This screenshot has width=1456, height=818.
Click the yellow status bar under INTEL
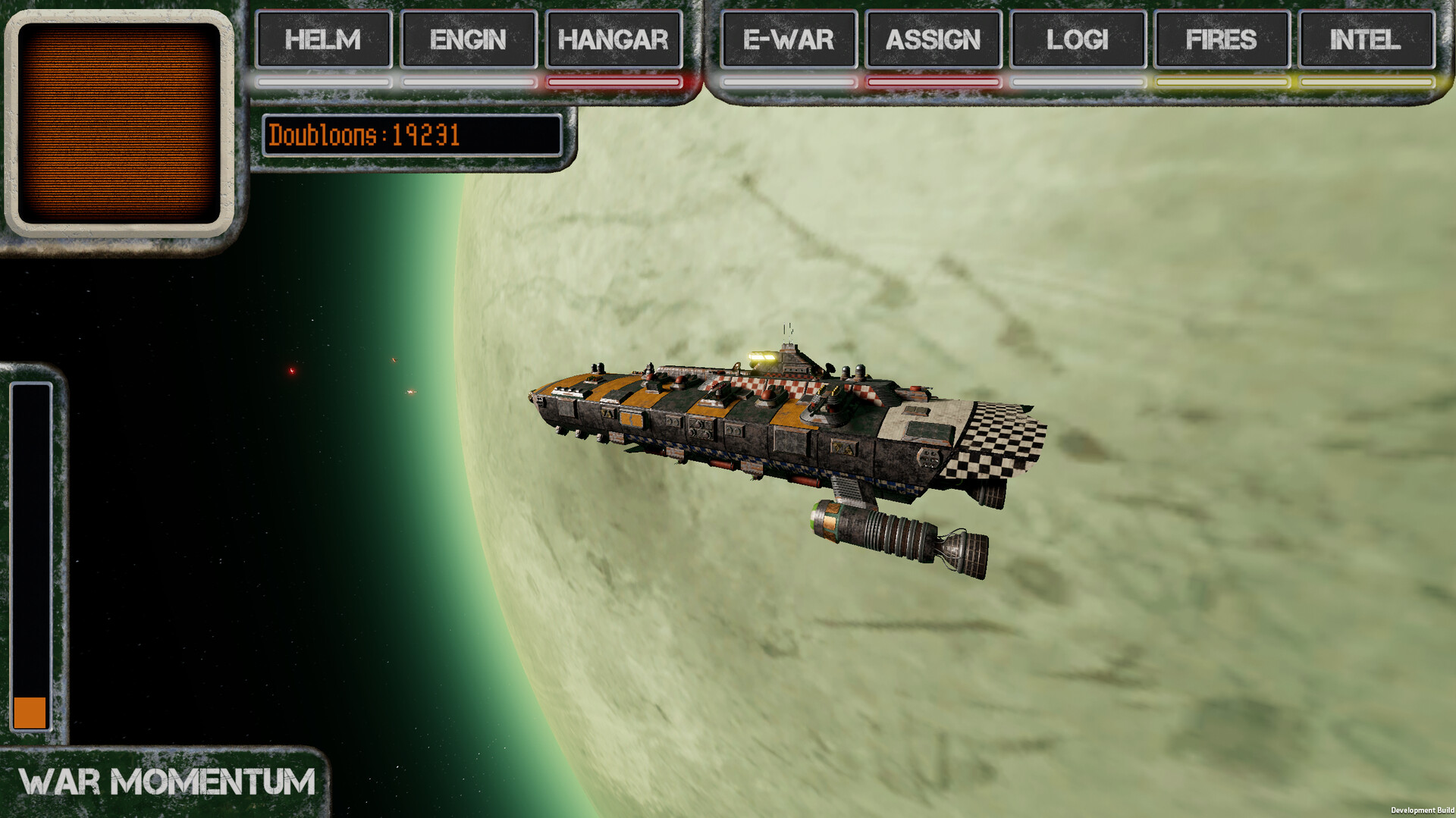tap(1365, 80)
